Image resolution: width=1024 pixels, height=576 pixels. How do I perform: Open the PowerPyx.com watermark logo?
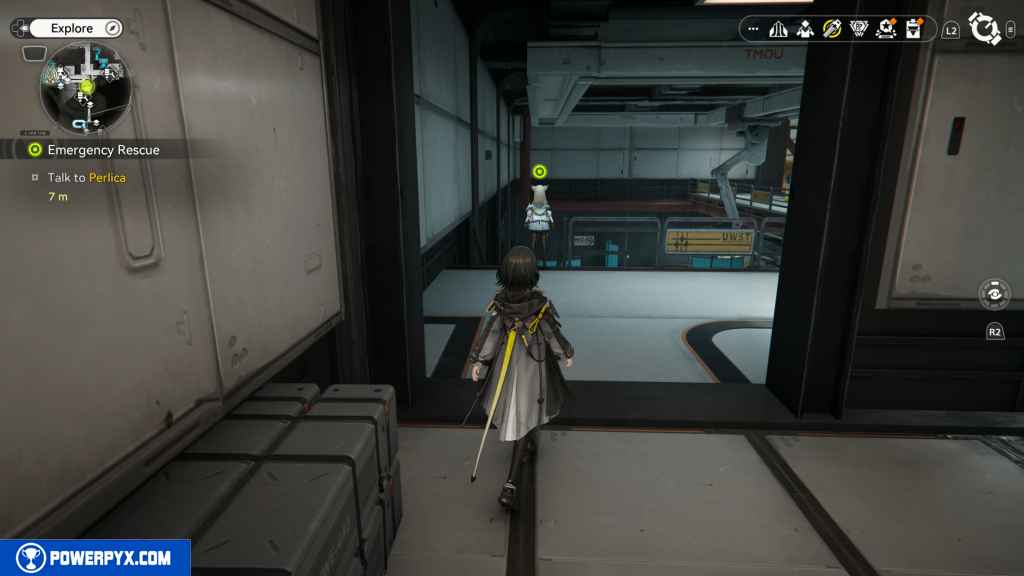click(95, 558)
